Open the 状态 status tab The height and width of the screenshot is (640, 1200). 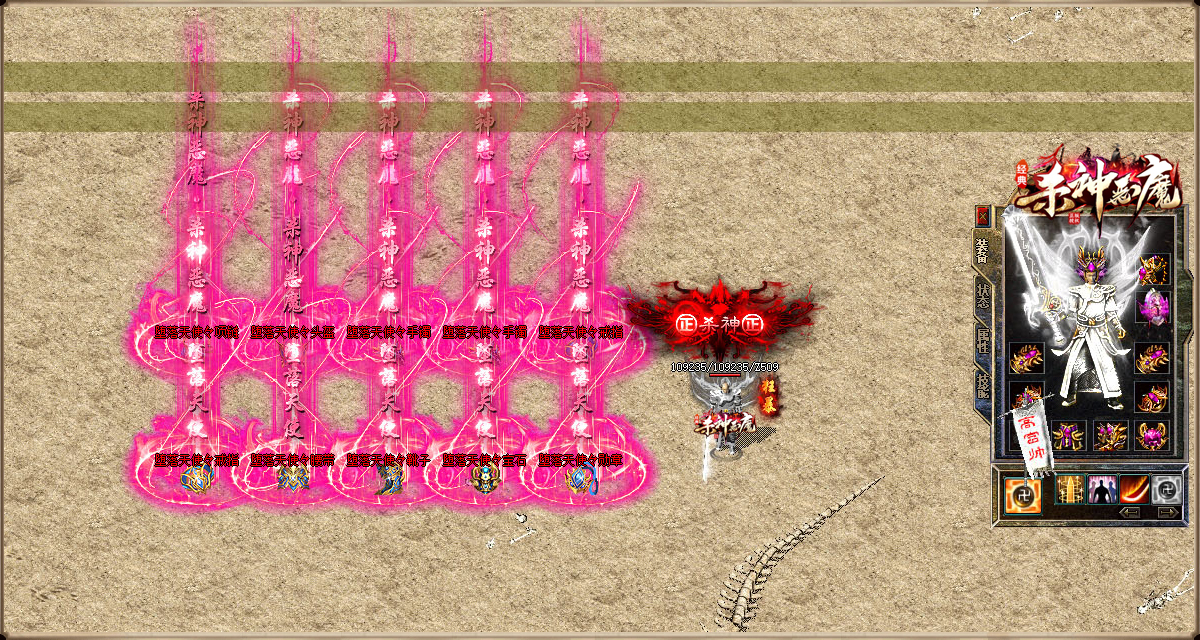click(x=983, y=297)
